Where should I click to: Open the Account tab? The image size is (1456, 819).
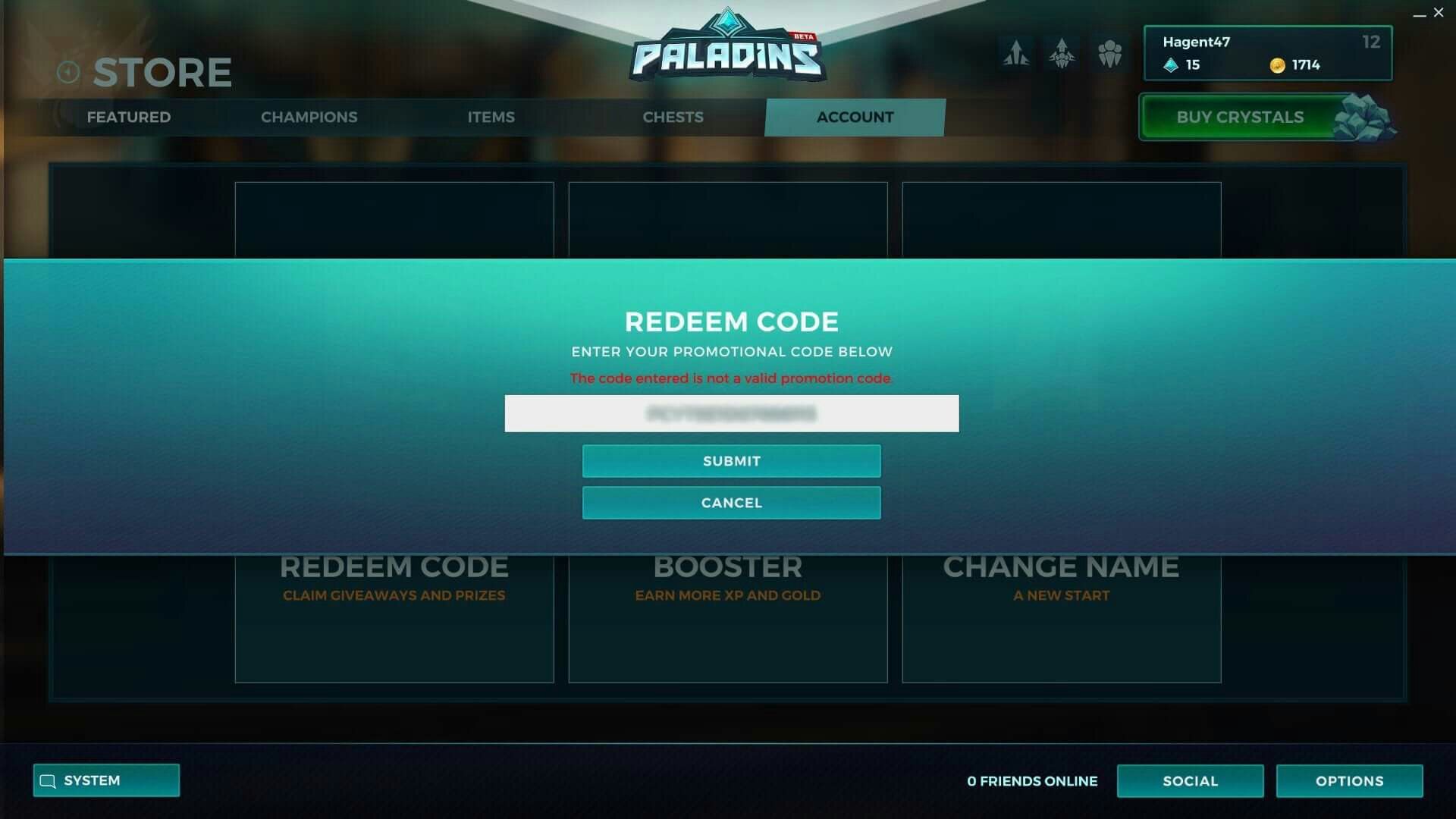click(854, 117)
